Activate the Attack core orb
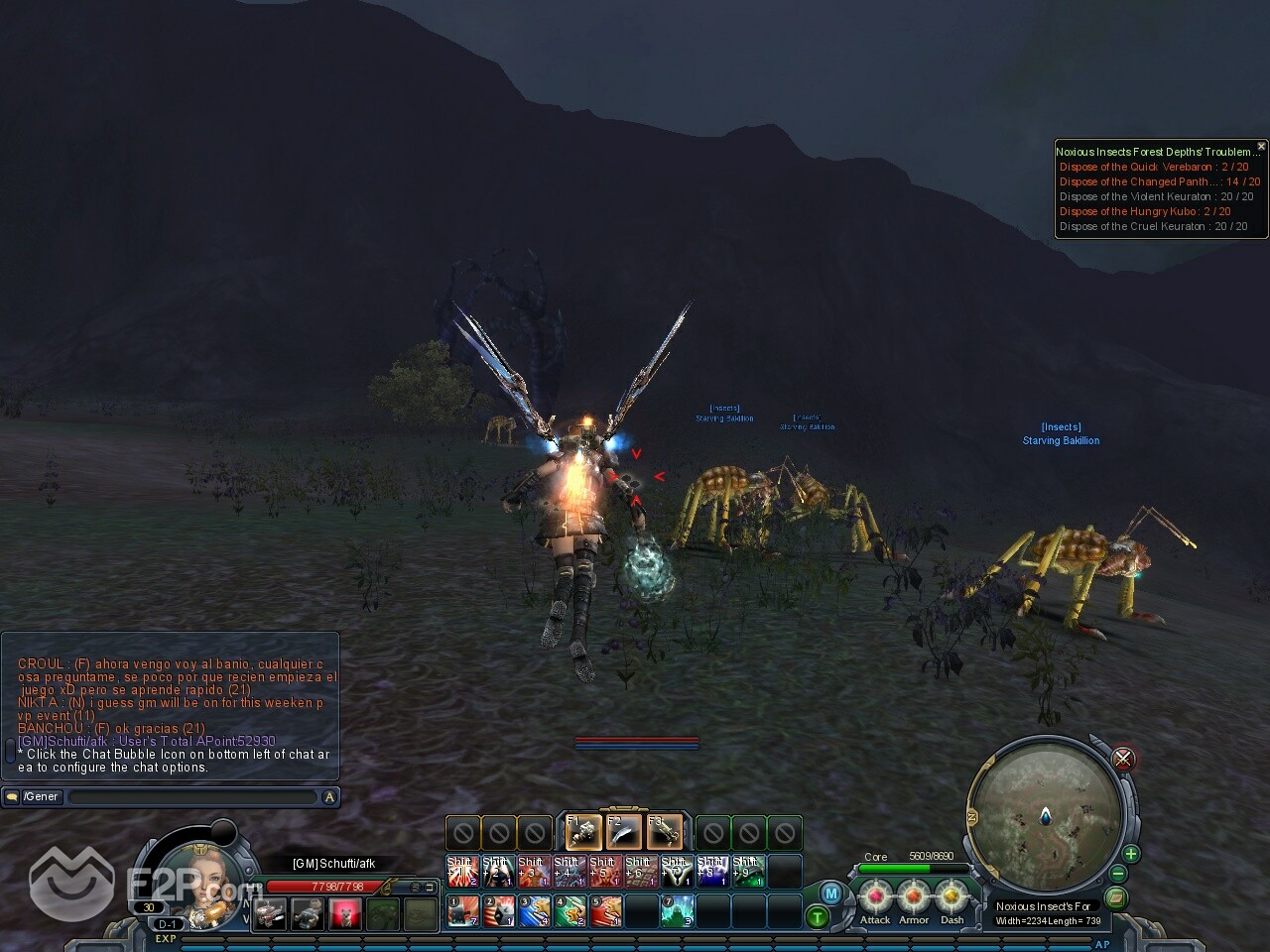1270x952 pixels. click(x=875, y=898)
